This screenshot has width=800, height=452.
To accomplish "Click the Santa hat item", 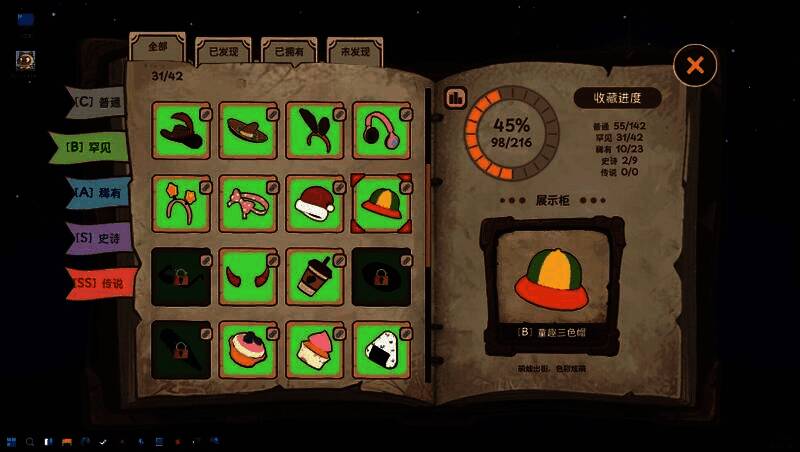I will pyautogui.click(x=315, y=204).
